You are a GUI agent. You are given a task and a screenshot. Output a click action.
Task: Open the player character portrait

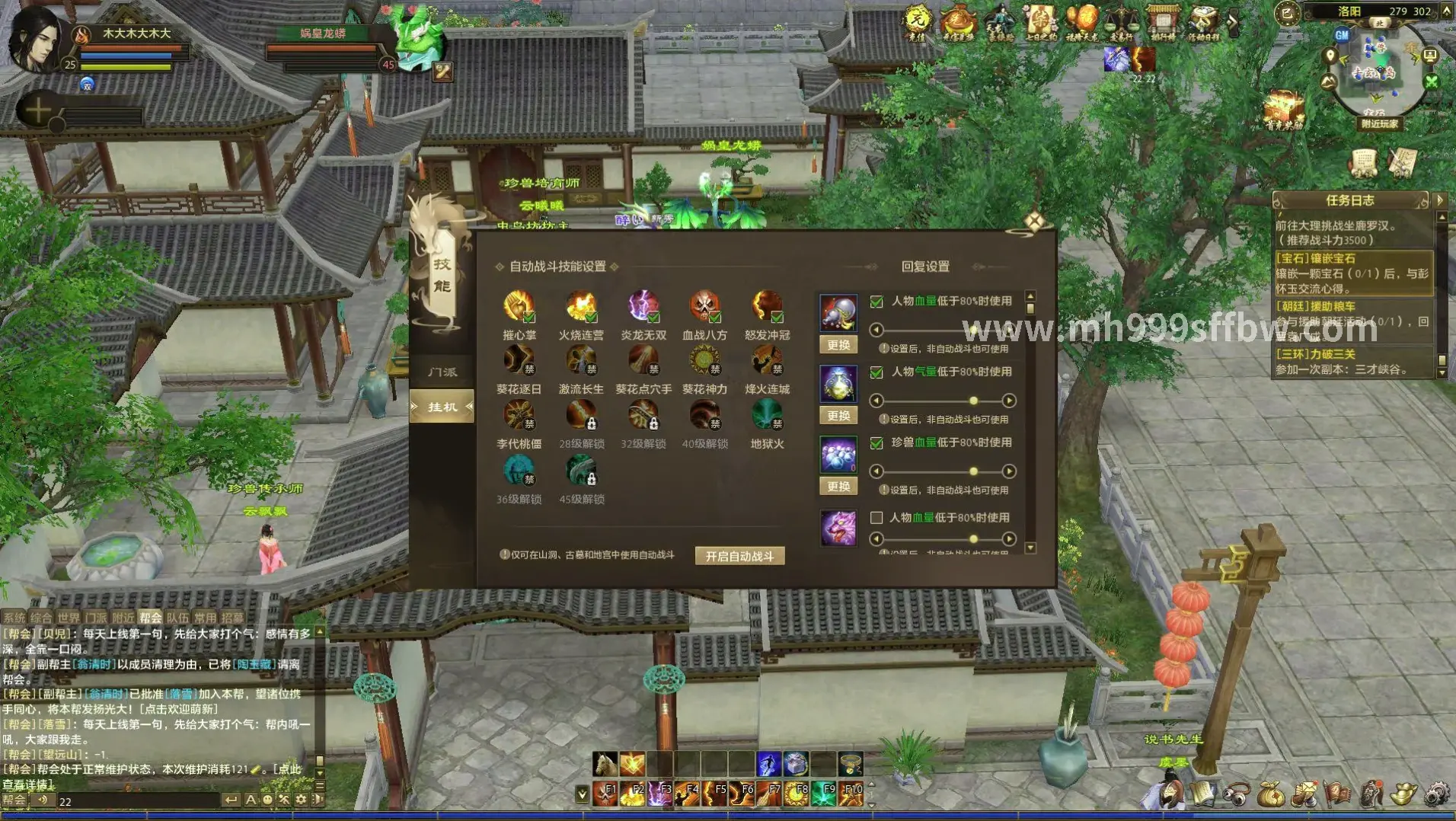pyautogui.click(x=34, y=40)
